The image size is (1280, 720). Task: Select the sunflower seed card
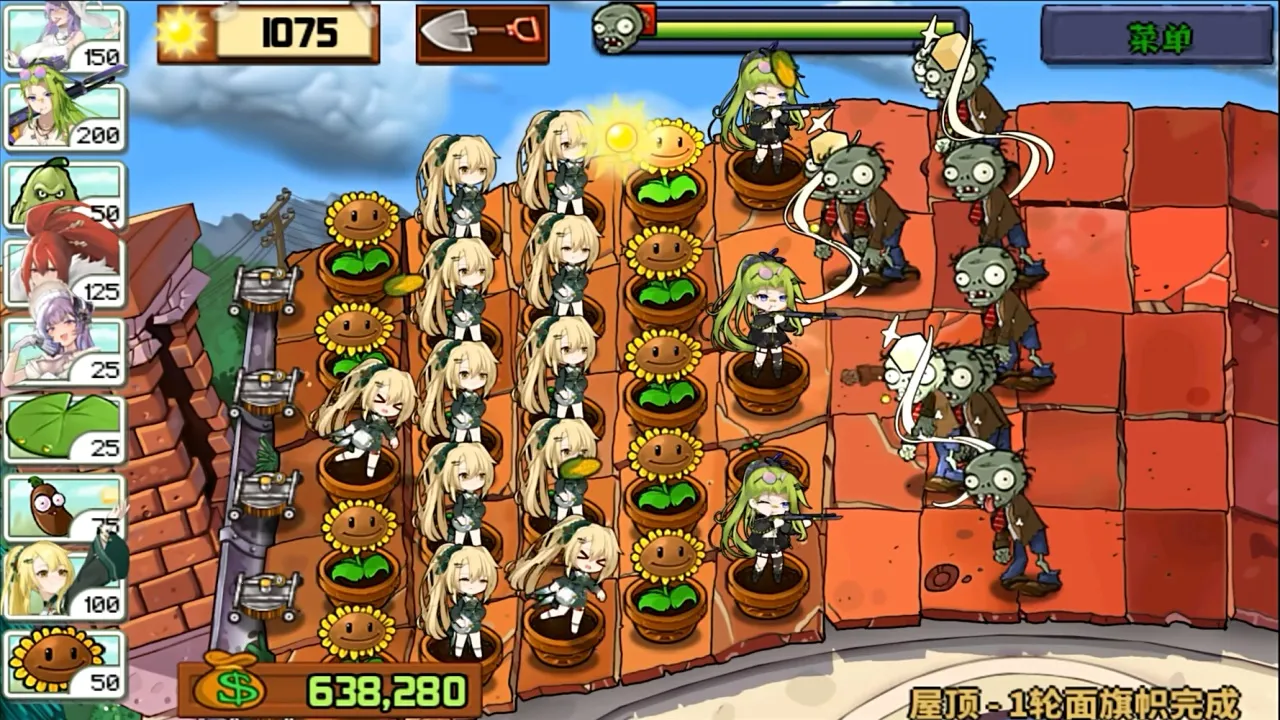65,664
